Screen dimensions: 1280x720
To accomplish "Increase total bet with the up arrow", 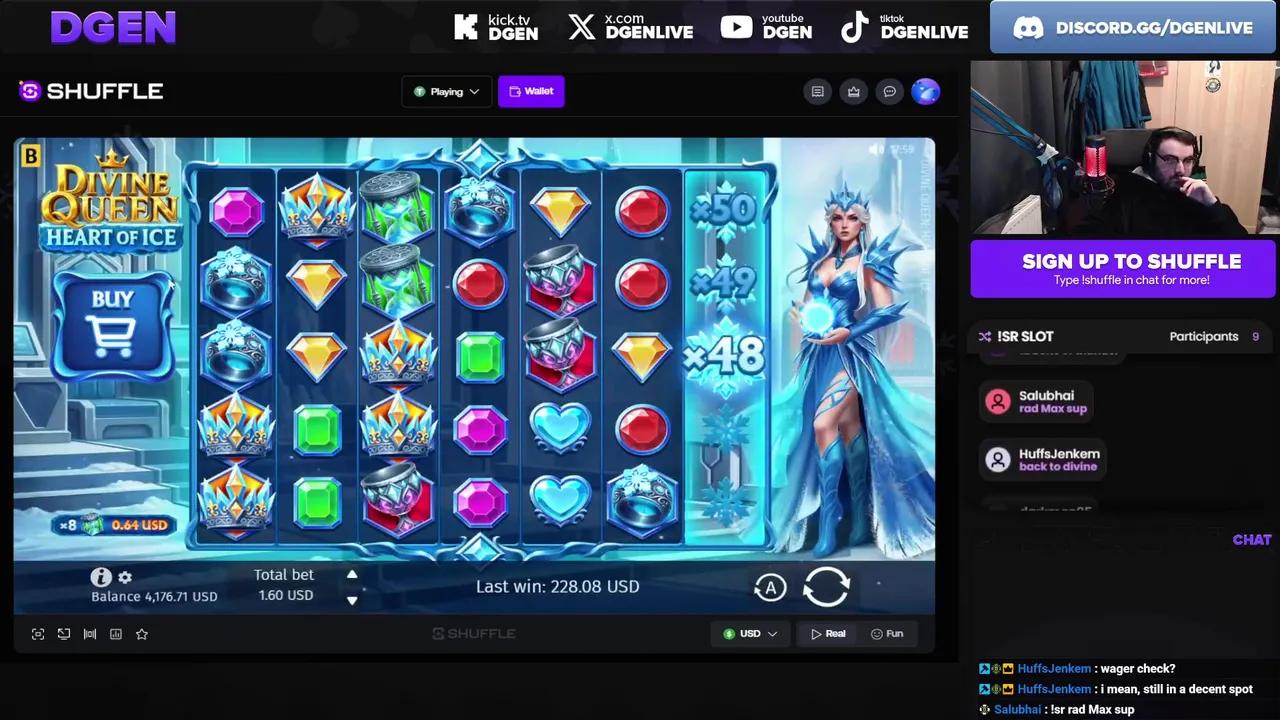I will pos(352,574).
